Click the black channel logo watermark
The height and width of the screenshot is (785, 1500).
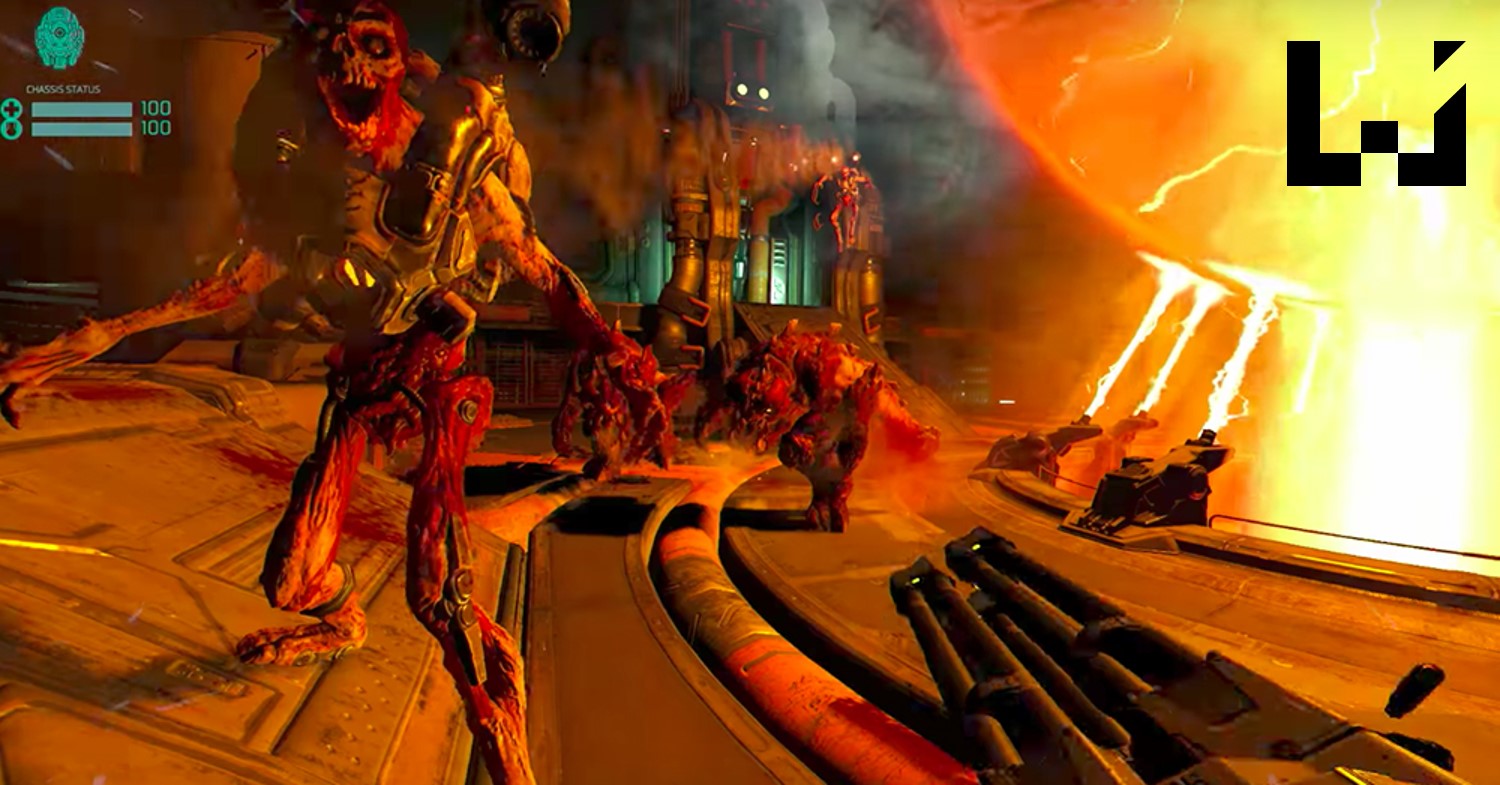point(1375,113)
